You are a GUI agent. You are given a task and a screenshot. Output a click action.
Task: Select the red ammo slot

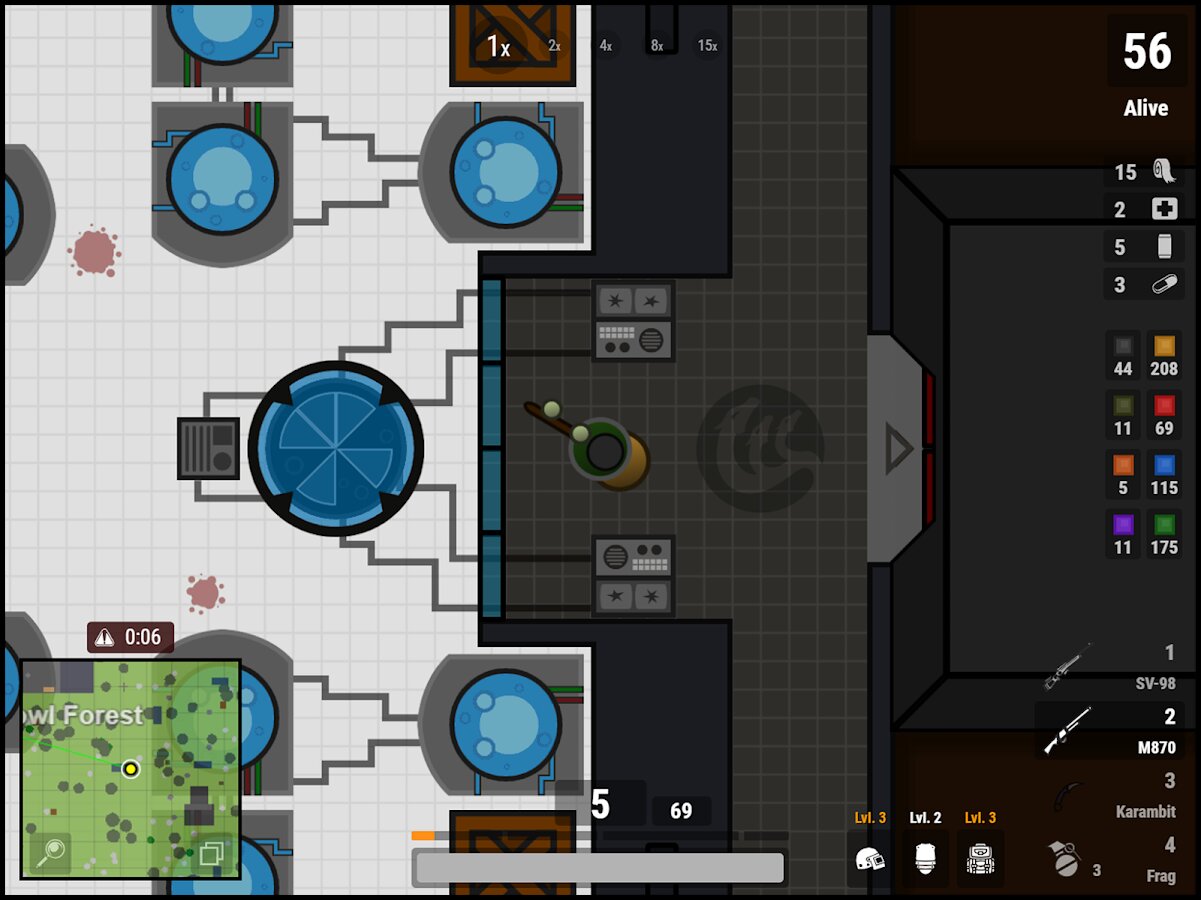point(1164,415)
